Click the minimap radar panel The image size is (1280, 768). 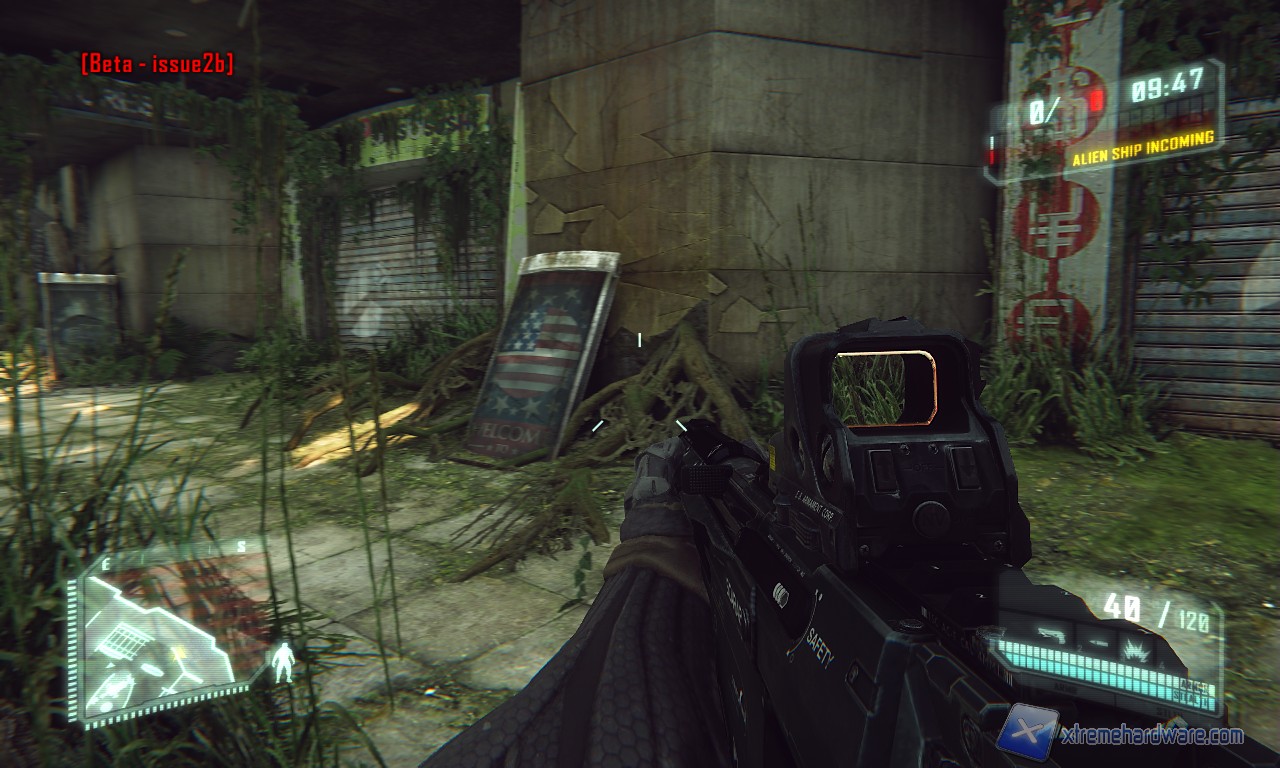160,634
